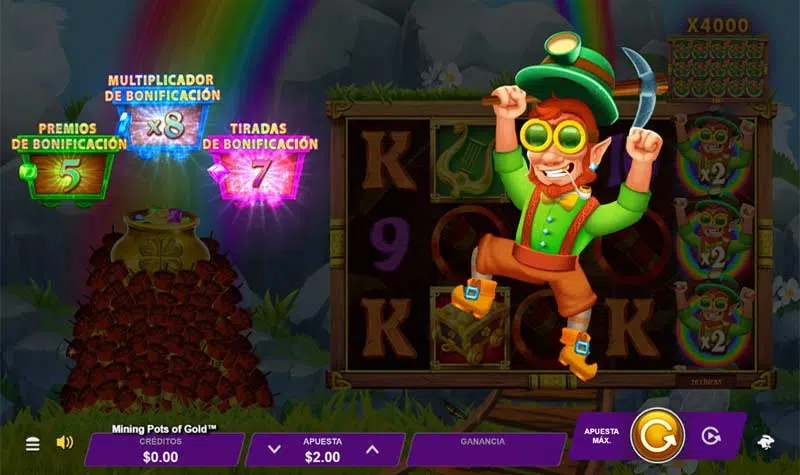
Task: Decrease the bet with the down arrow
Action: coord(277,450)
